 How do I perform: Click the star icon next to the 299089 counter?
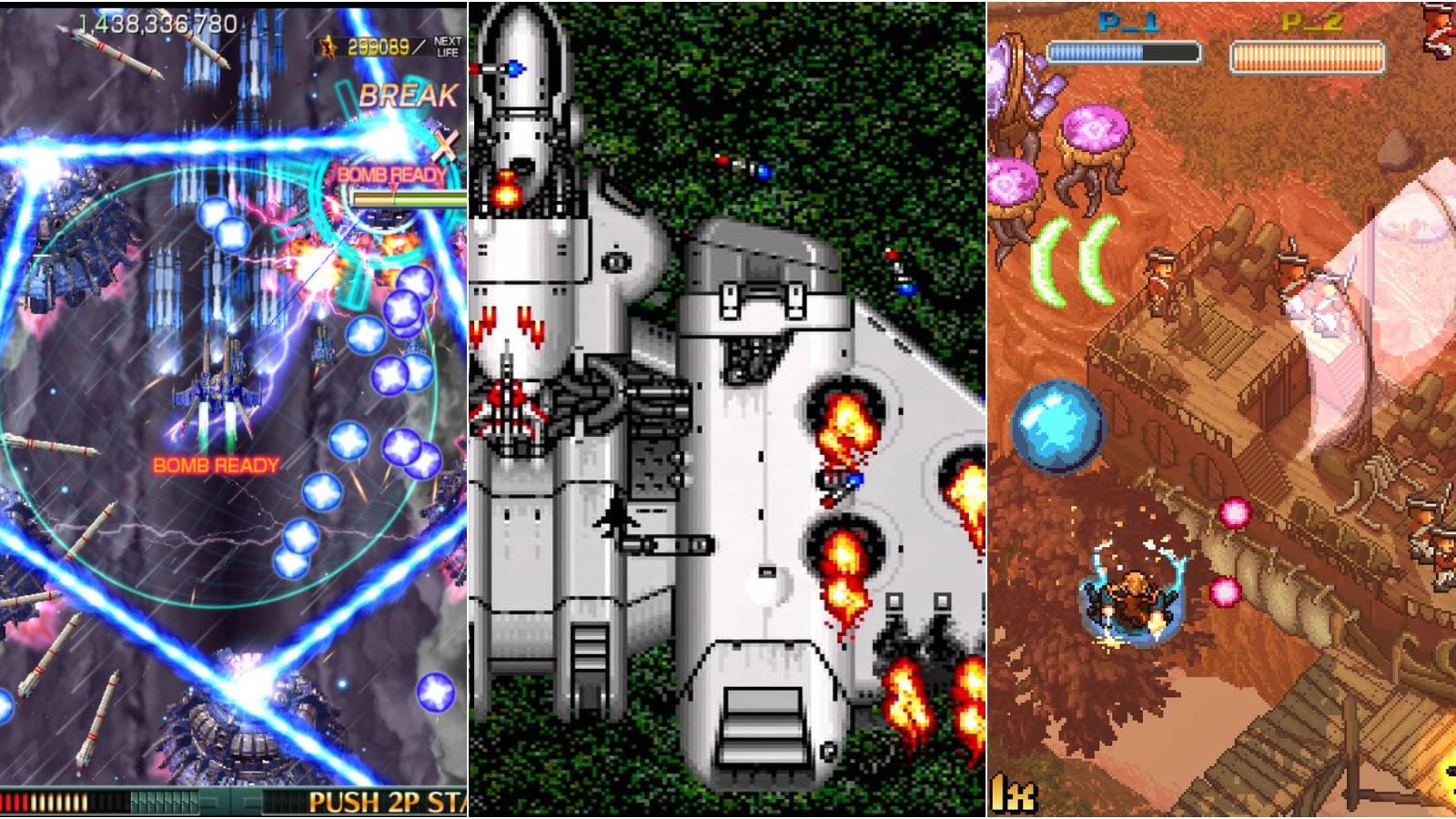328,43
